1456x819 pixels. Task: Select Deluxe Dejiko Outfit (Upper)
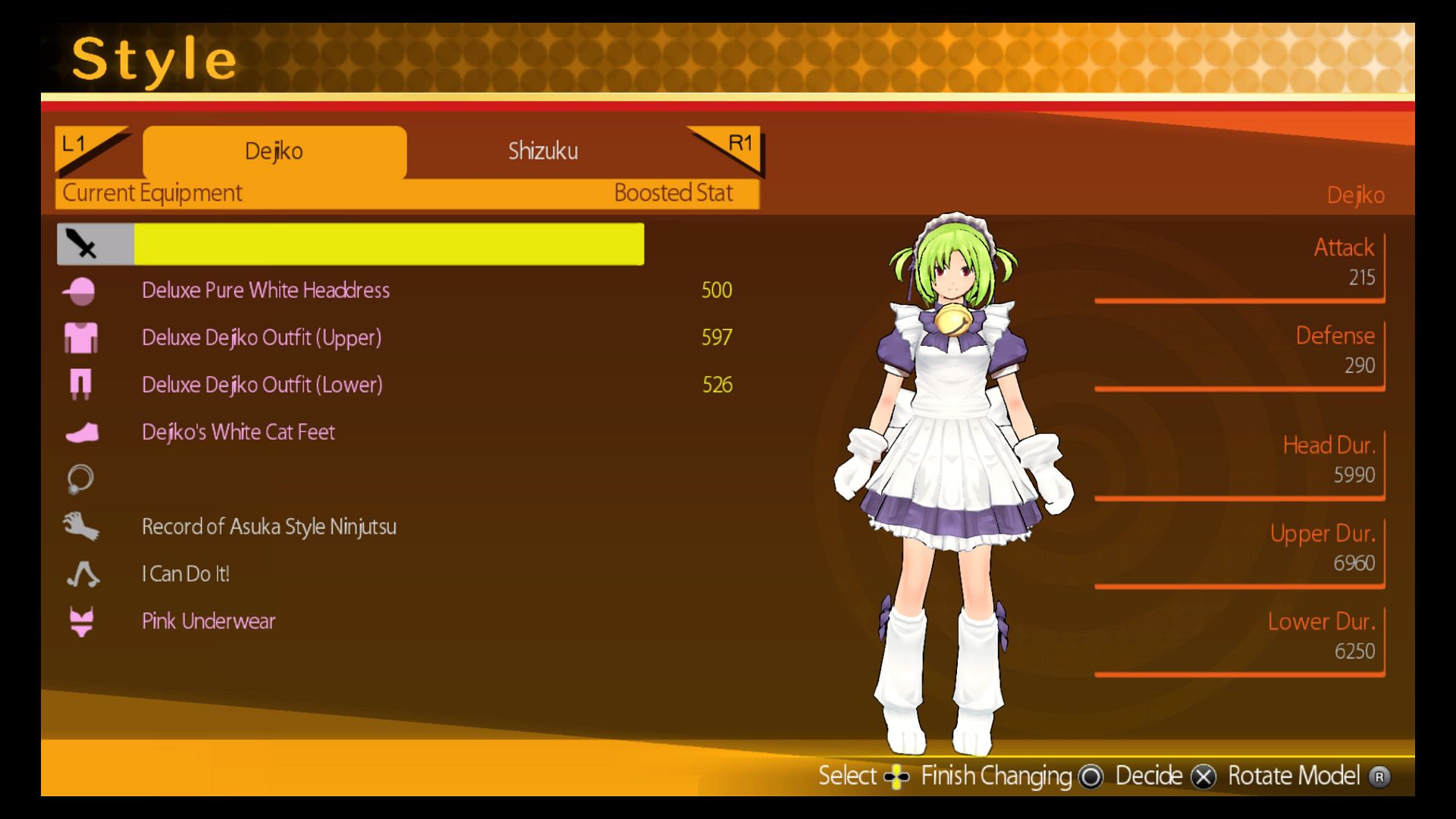(x=262, y=337)
